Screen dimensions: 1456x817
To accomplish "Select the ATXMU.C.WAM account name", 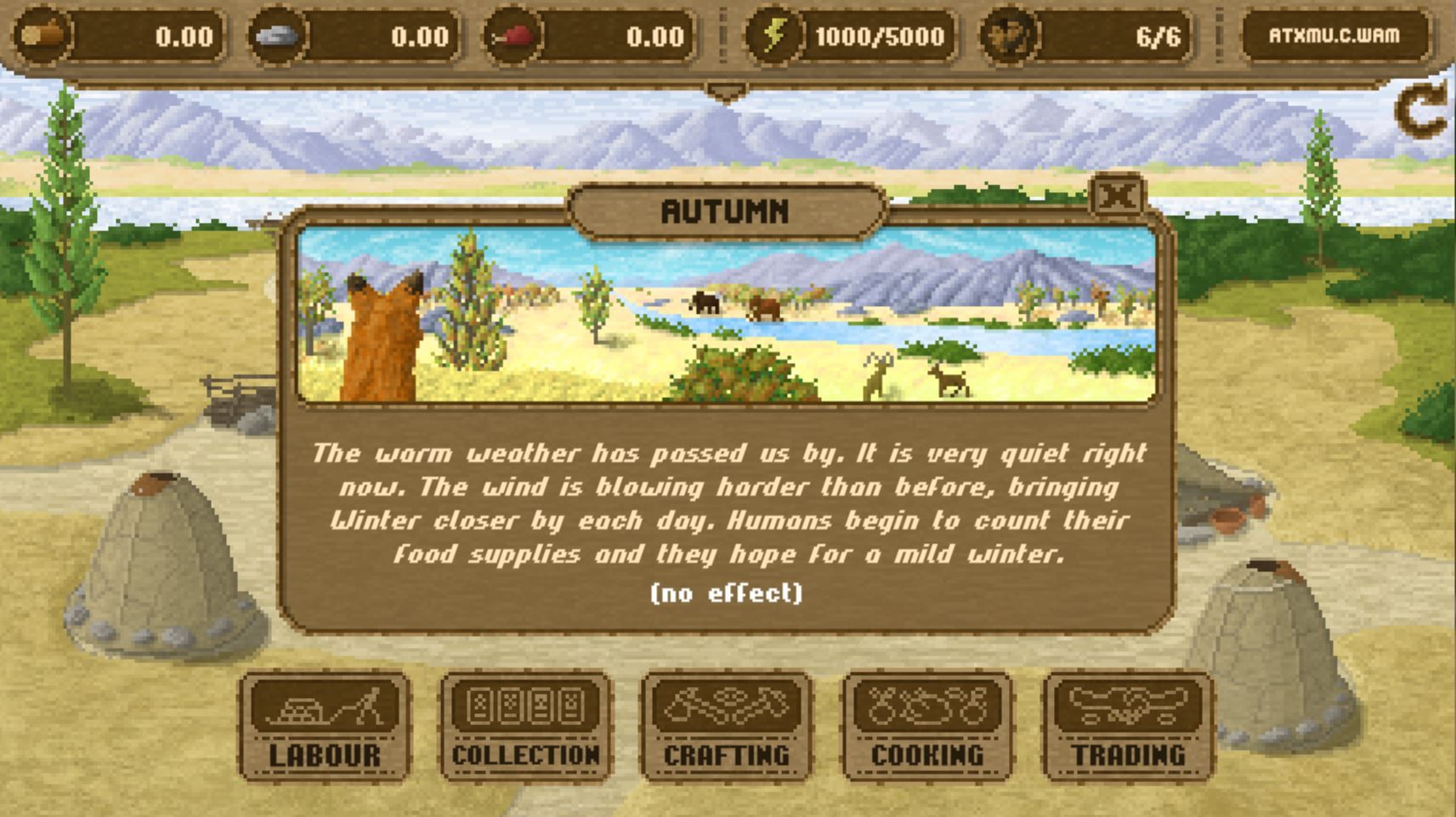I will coord(1334,36).
